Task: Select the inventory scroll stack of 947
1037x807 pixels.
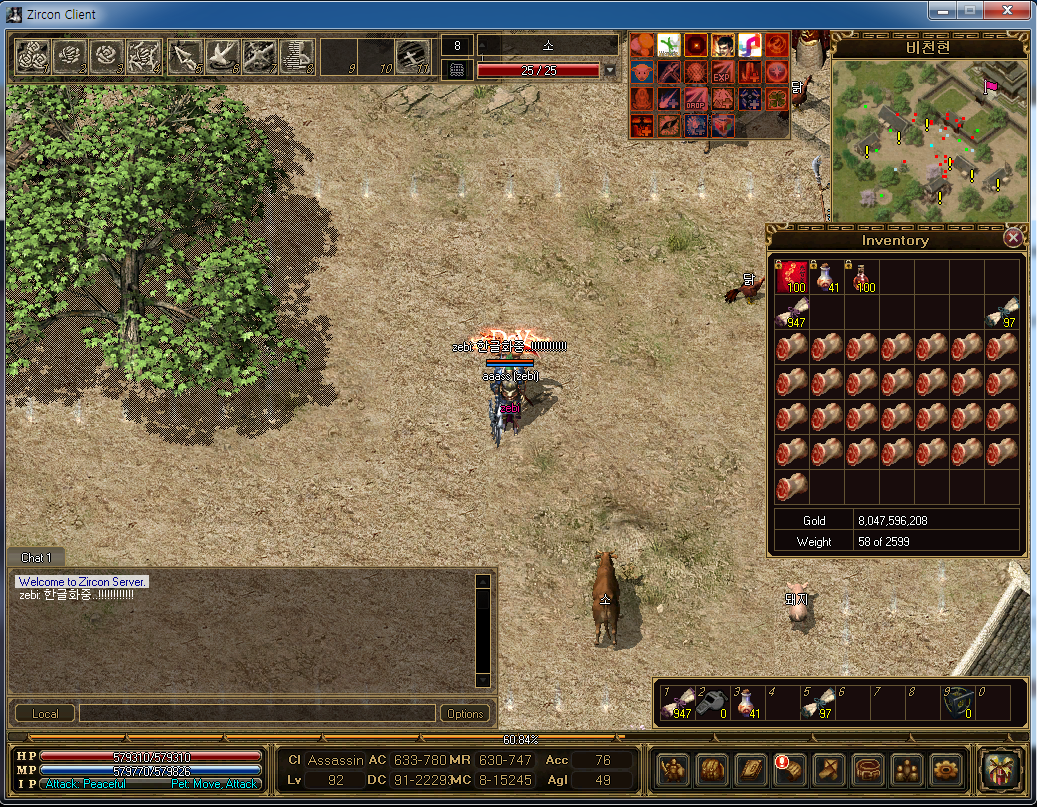Action: tap(792, 312)
